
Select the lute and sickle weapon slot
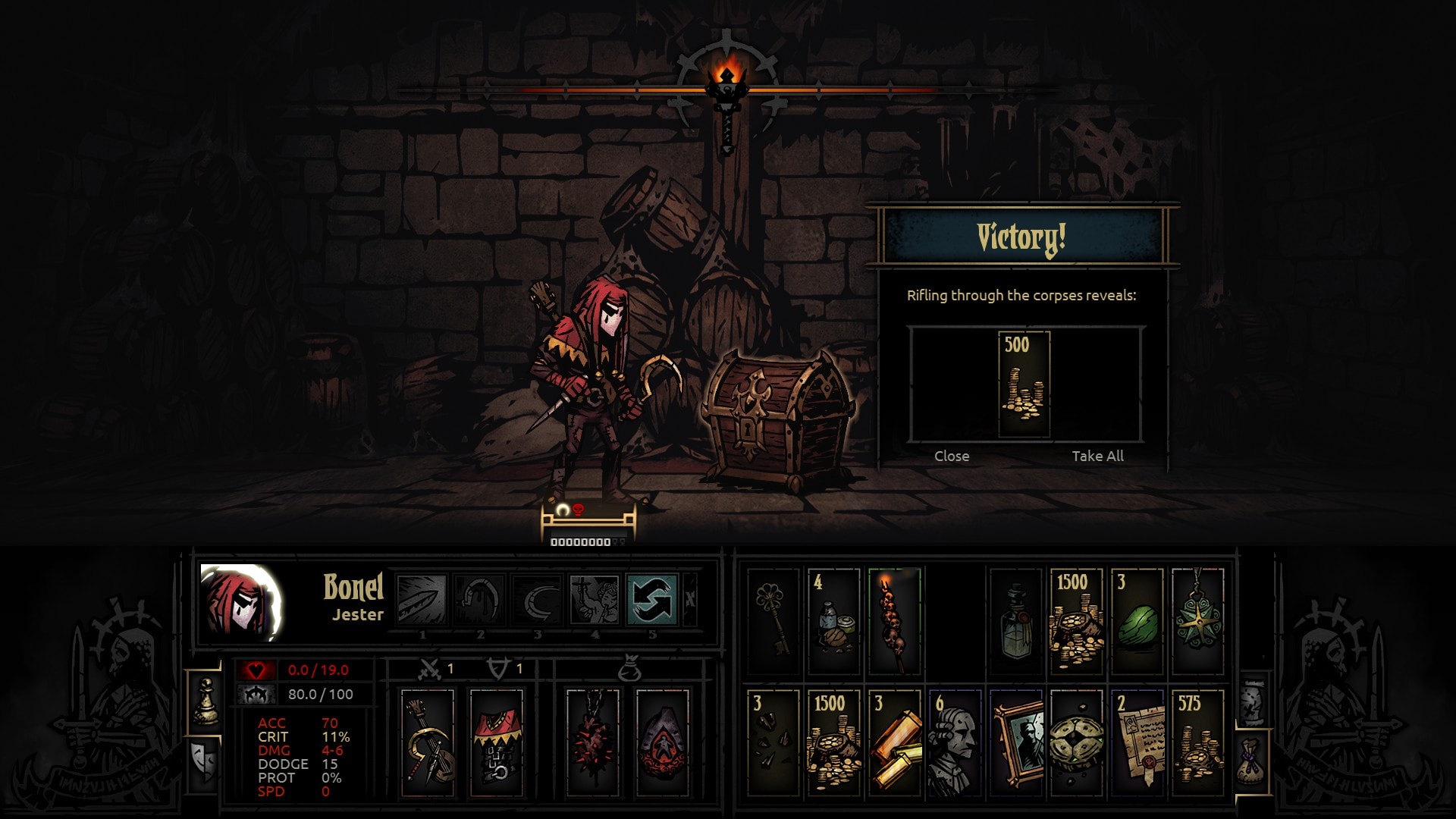click(428, 743)
